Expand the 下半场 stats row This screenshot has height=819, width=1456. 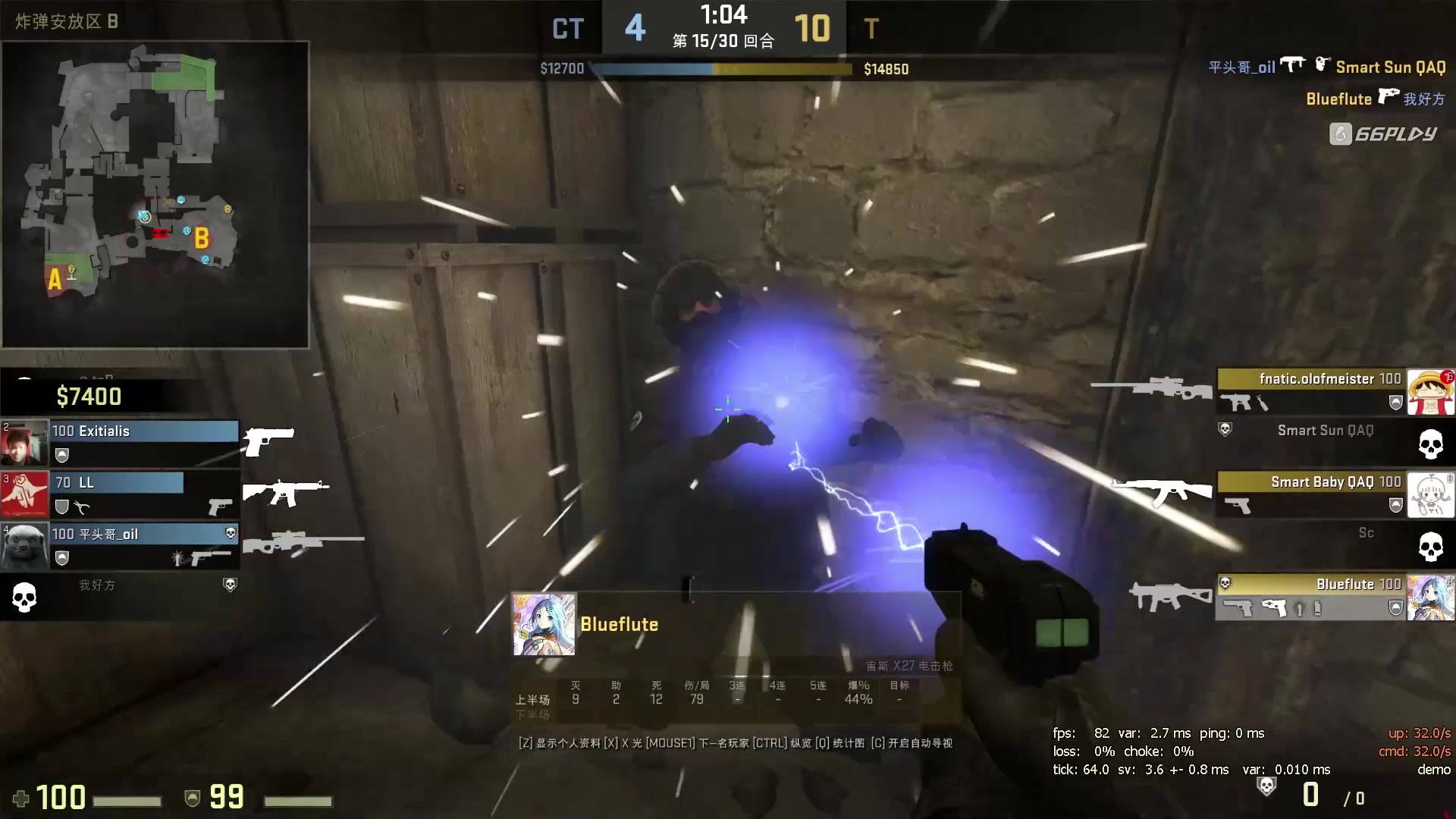coord(532,714)
